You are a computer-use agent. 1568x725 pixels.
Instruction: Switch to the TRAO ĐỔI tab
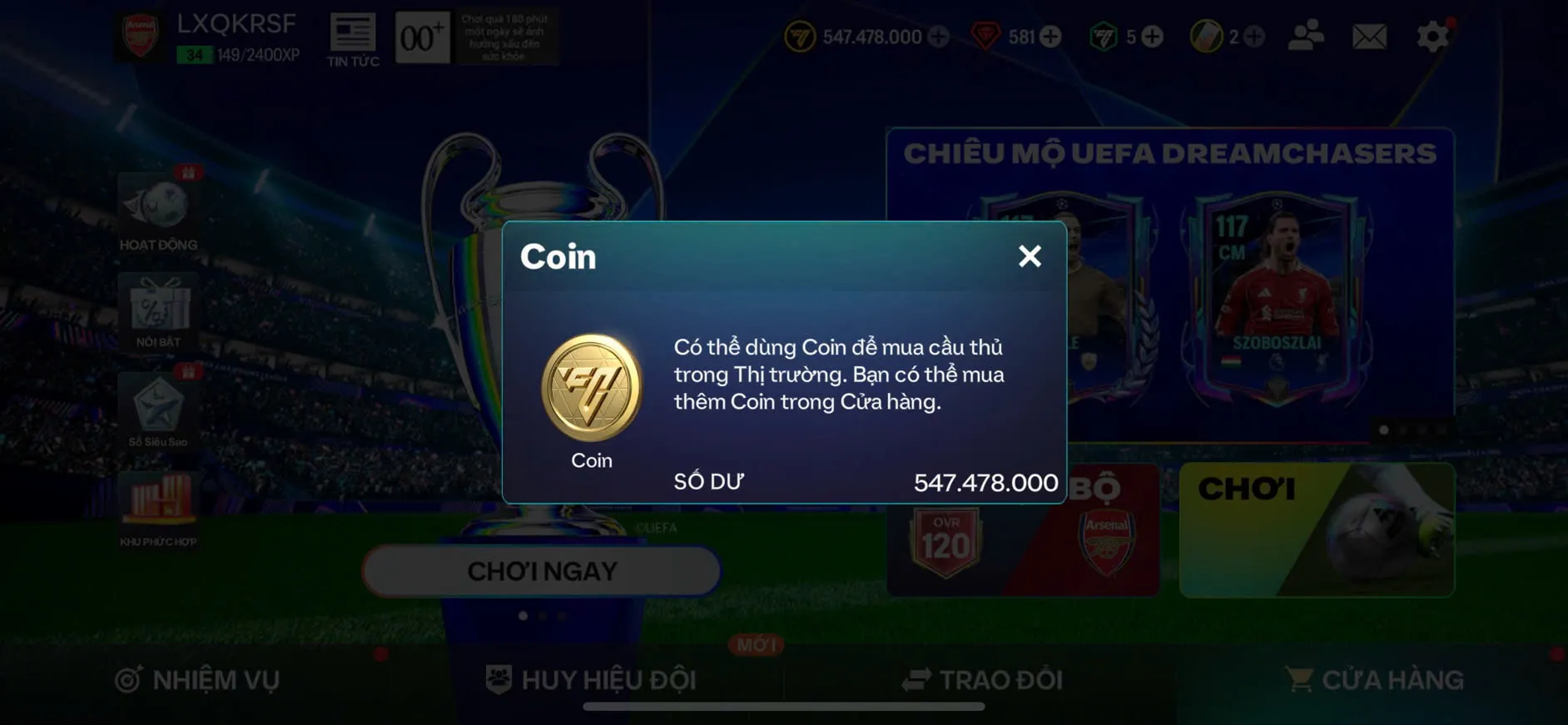[x=982, y=679]
